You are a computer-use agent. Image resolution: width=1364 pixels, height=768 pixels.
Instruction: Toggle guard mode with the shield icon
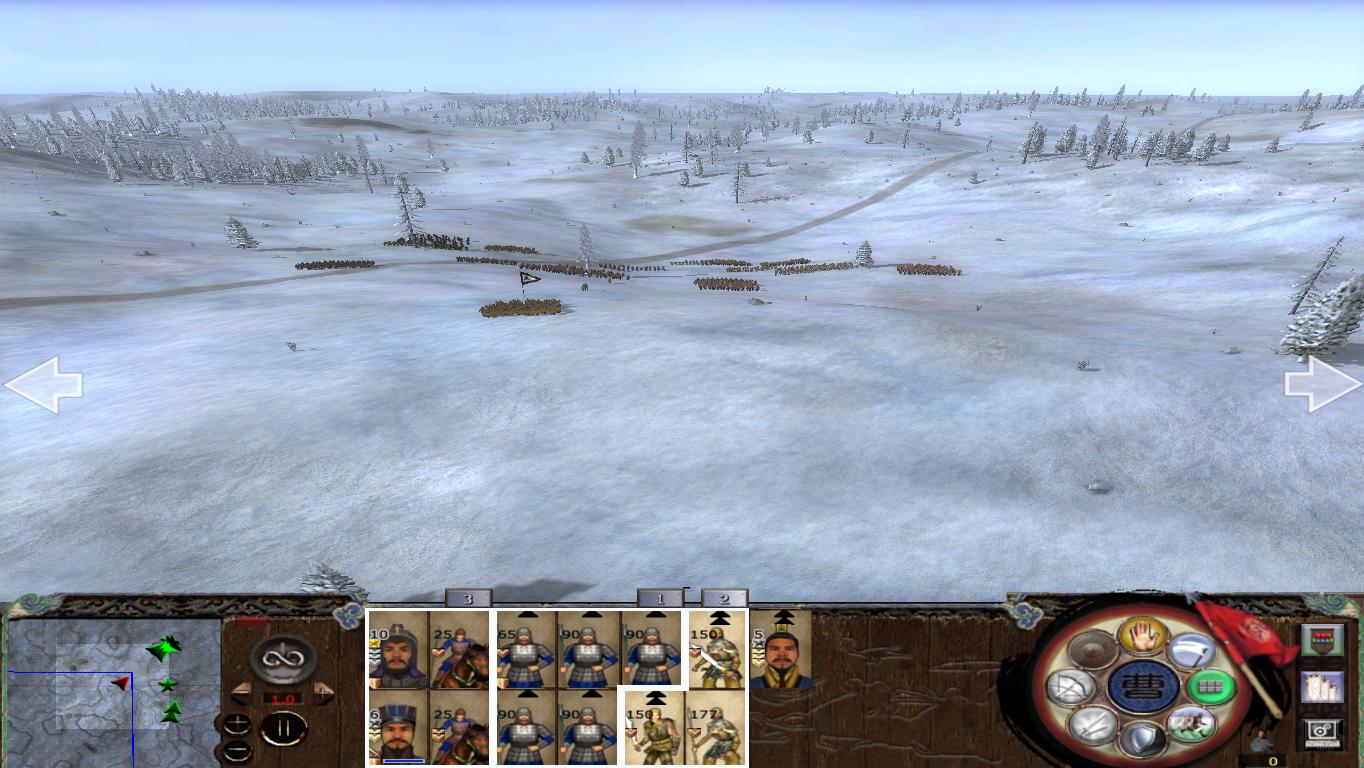tap(1141, 740)
